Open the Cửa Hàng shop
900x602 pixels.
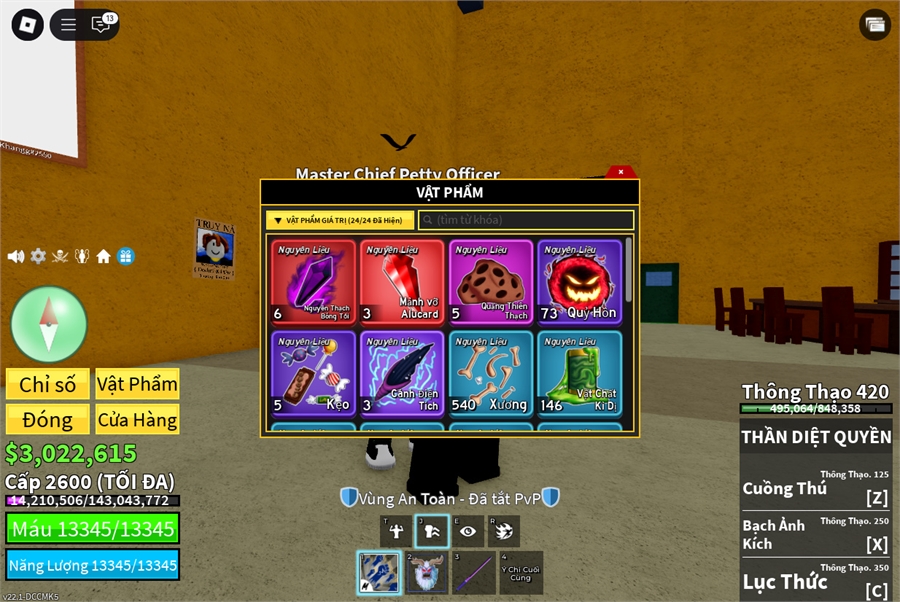click(x=138, y=419)
